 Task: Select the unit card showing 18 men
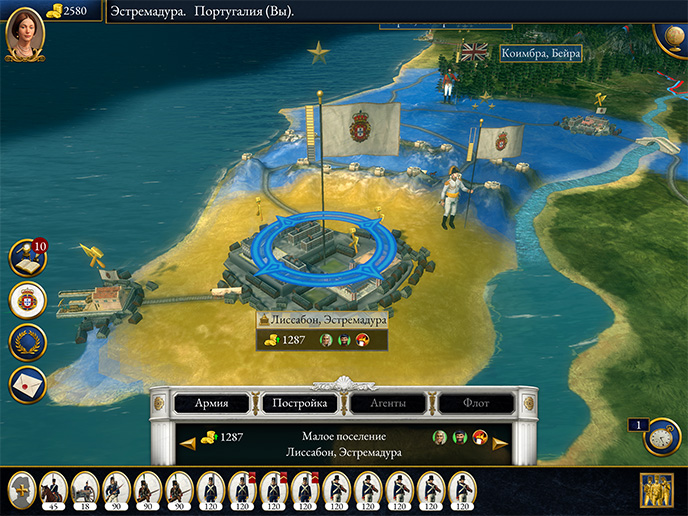(84, 489)
